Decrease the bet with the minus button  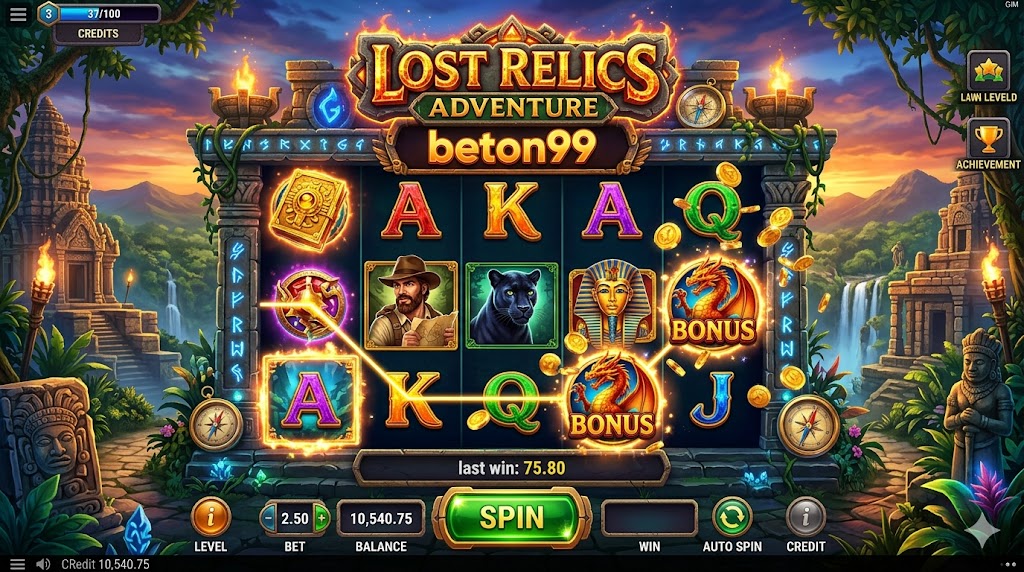(269, 518)
